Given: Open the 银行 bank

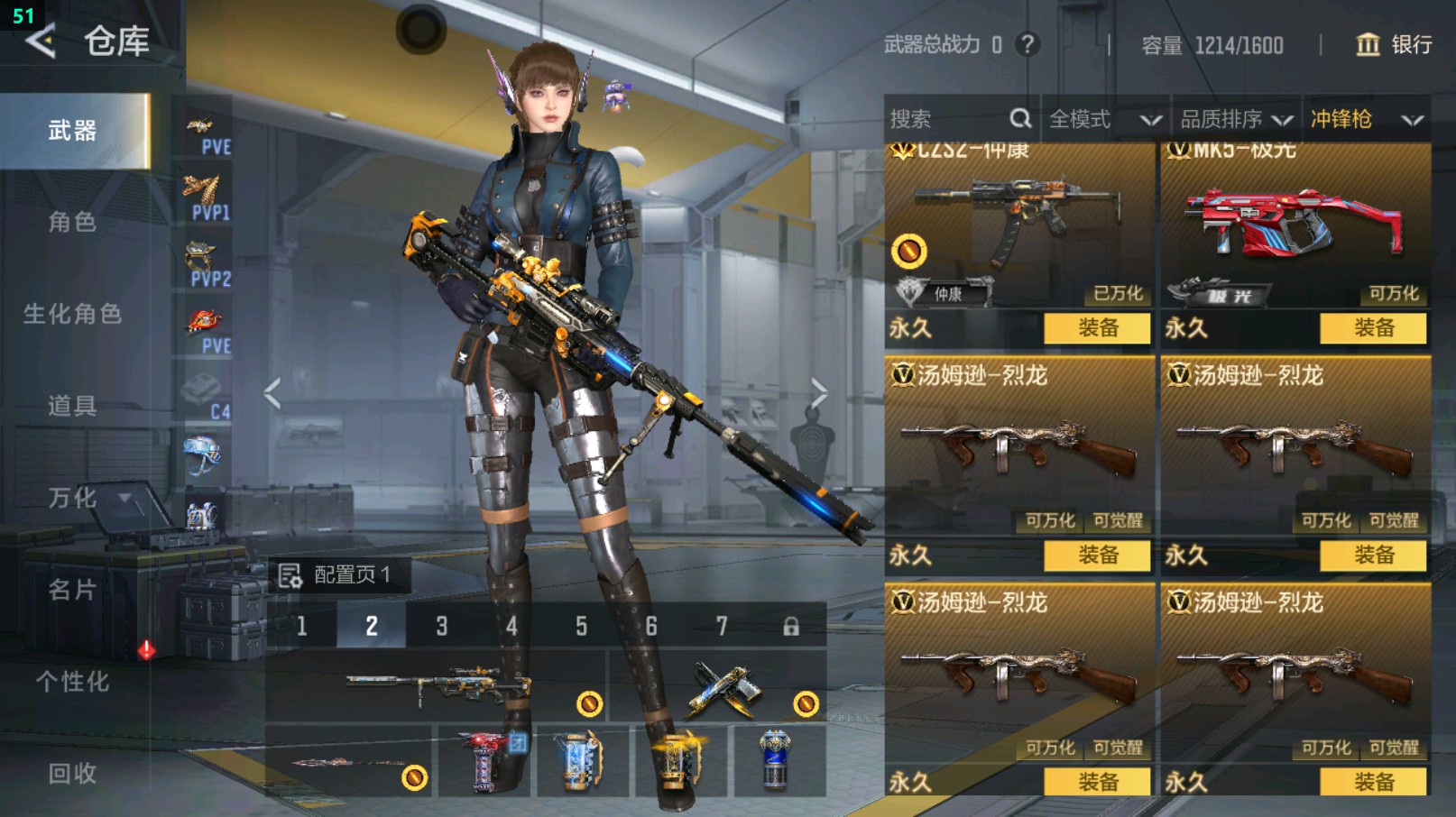Looking at the screenshot, I should (x=1395, y=44).
